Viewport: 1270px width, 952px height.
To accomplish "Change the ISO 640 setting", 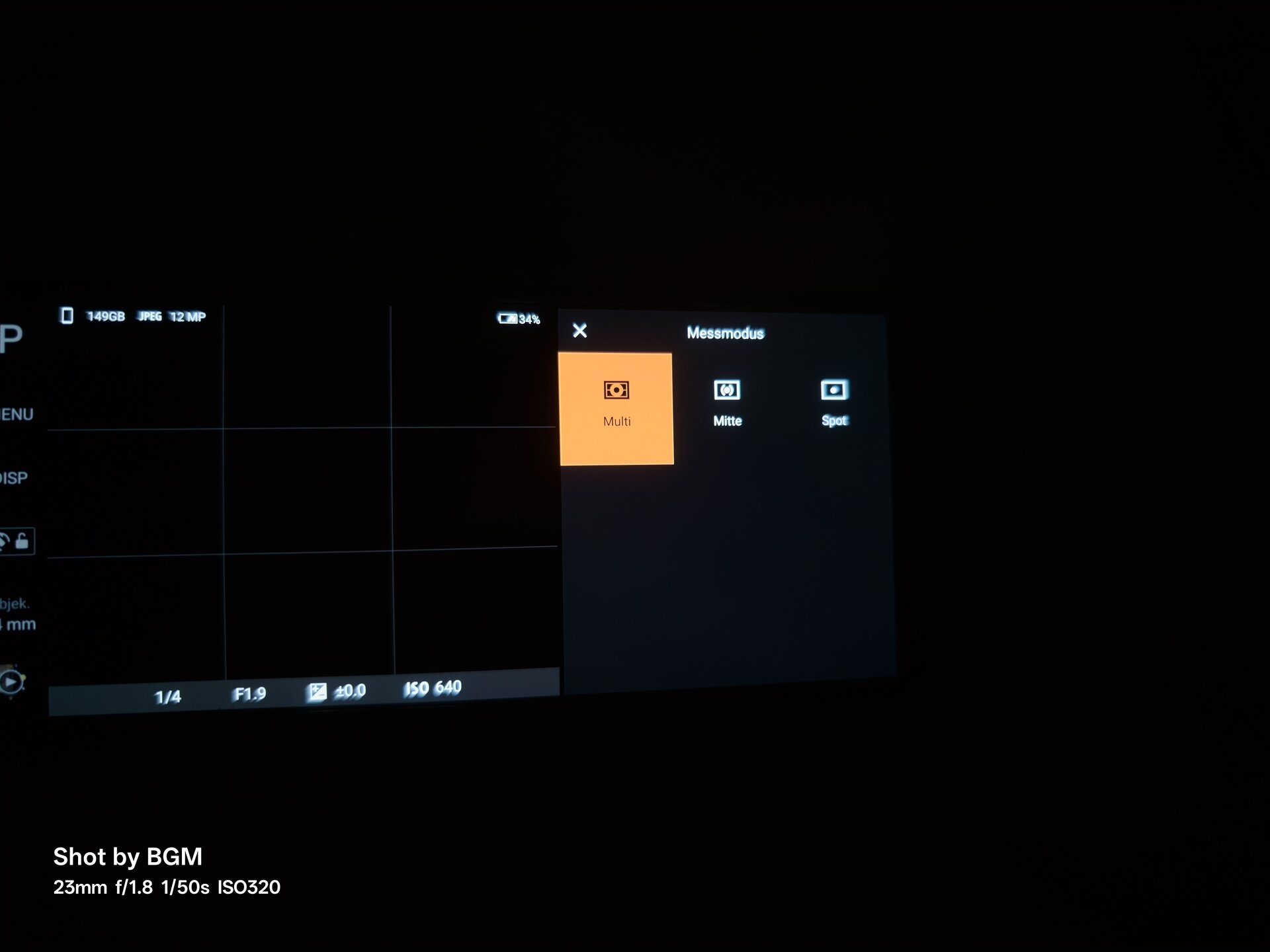I will click(433, 688).
